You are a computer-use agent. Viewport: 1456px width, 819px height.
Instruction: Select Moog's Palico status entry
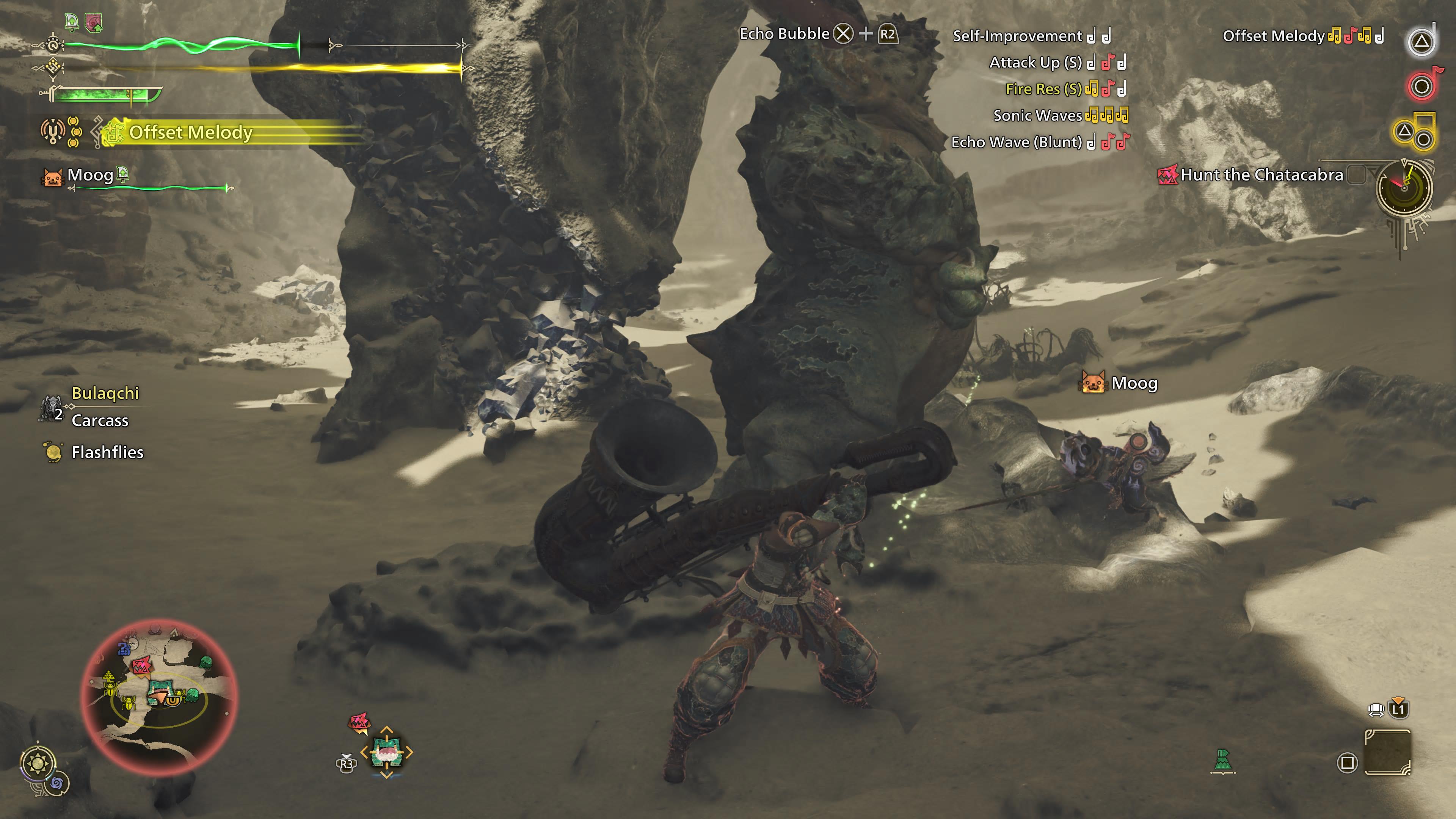pos(89,176)
